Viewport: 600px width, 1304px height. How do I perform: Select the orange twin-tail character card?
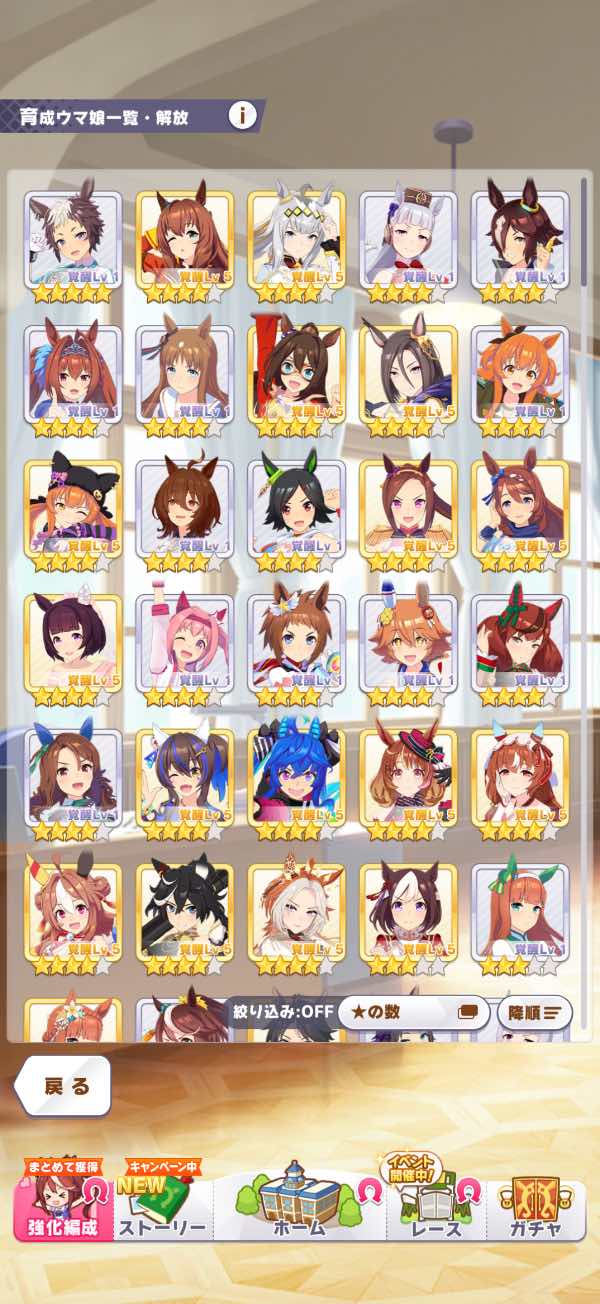[520, 374]
